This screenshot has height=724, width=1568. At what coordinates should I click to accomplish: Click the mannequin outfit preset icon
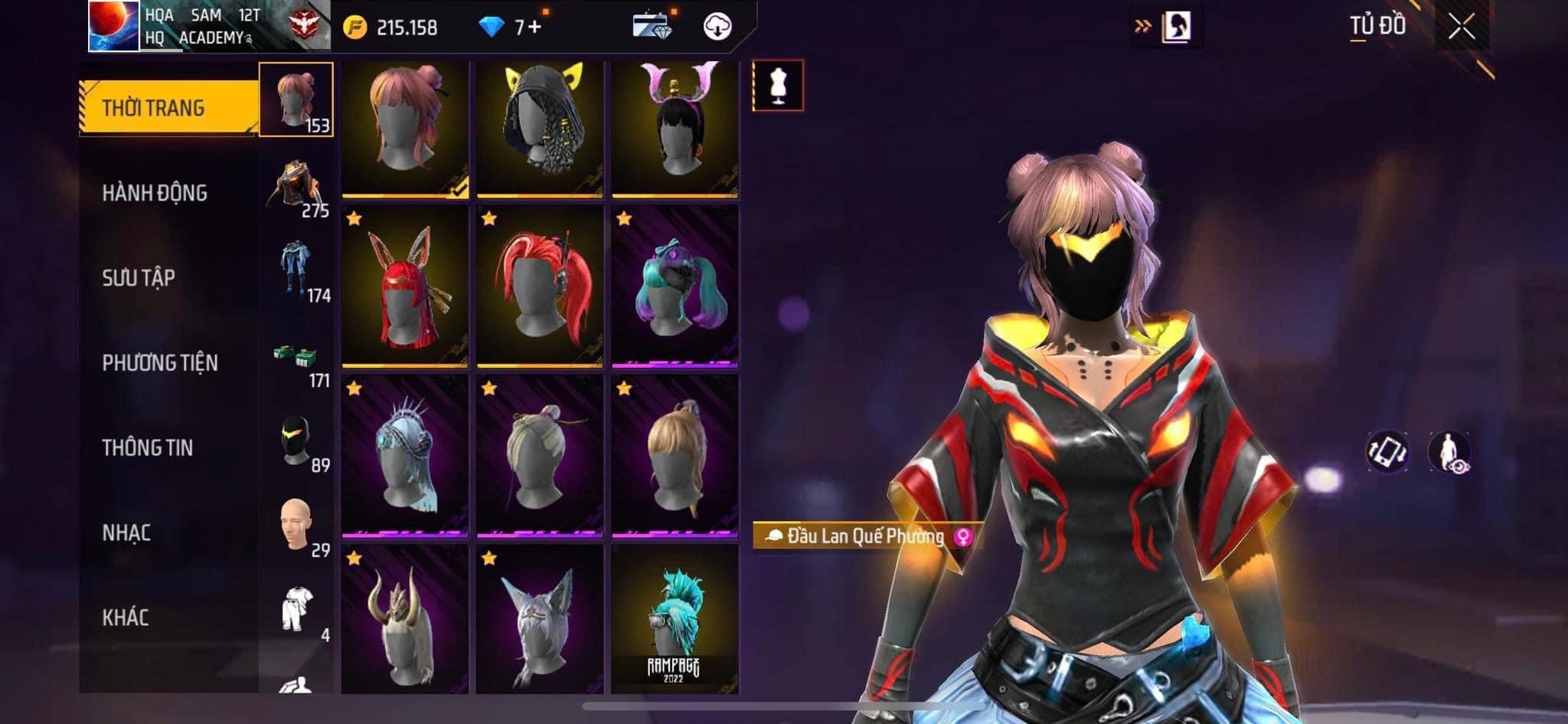click(778, 85)
